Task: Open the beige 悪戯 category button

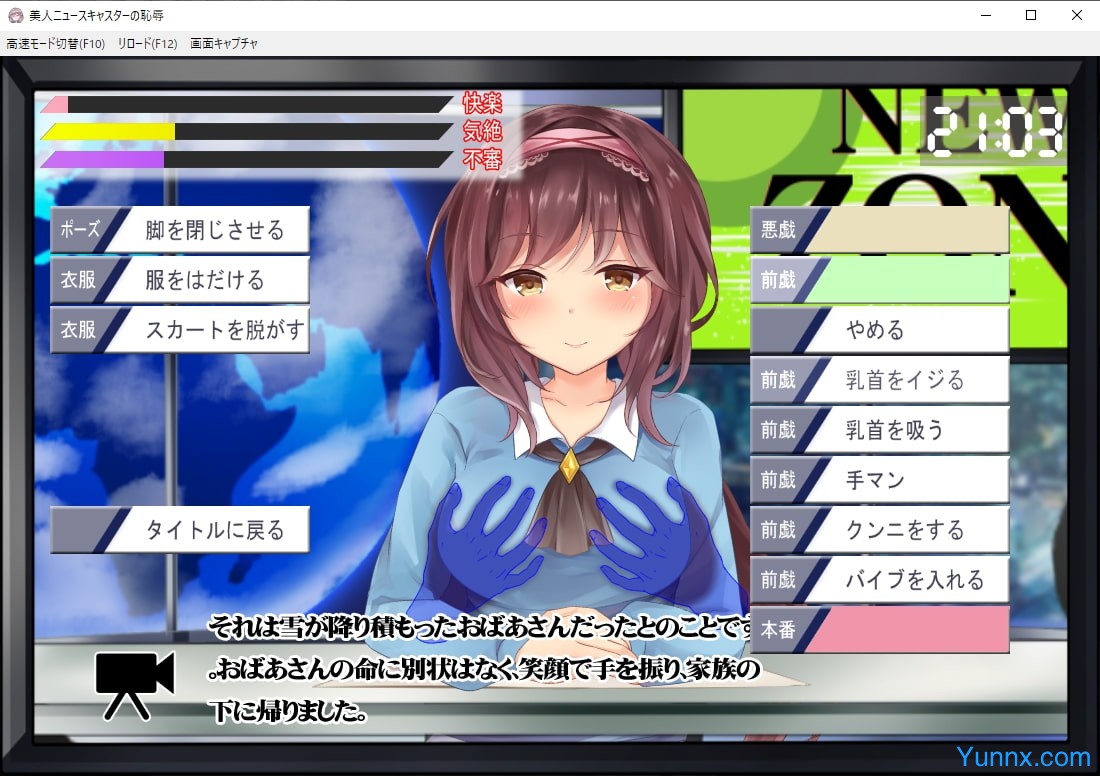Action: pos(880,230)
